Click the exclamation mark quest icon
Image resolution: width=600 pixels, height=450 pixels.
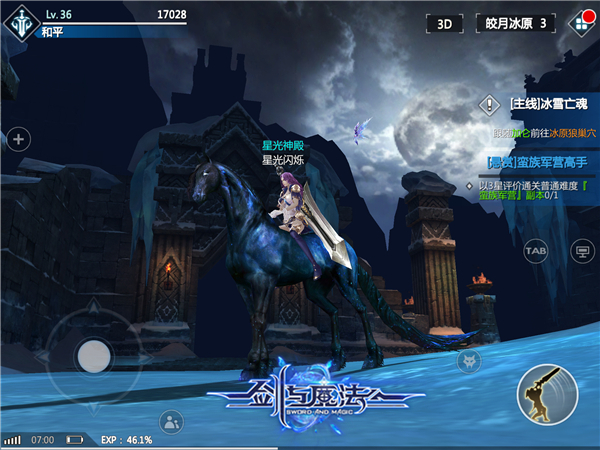(x=489, y=104)
